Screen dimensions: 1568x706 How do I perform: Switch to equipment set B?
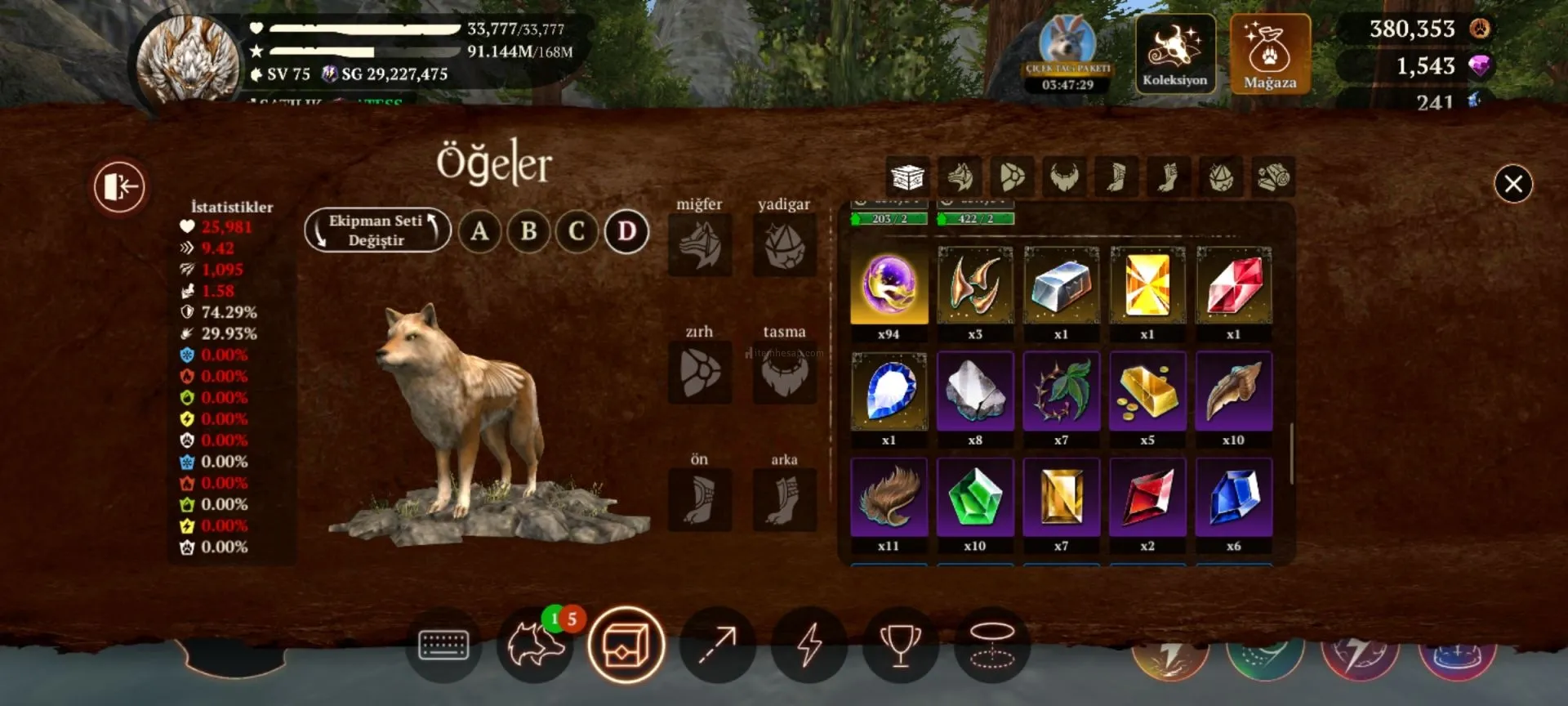(x=528, y=231)
